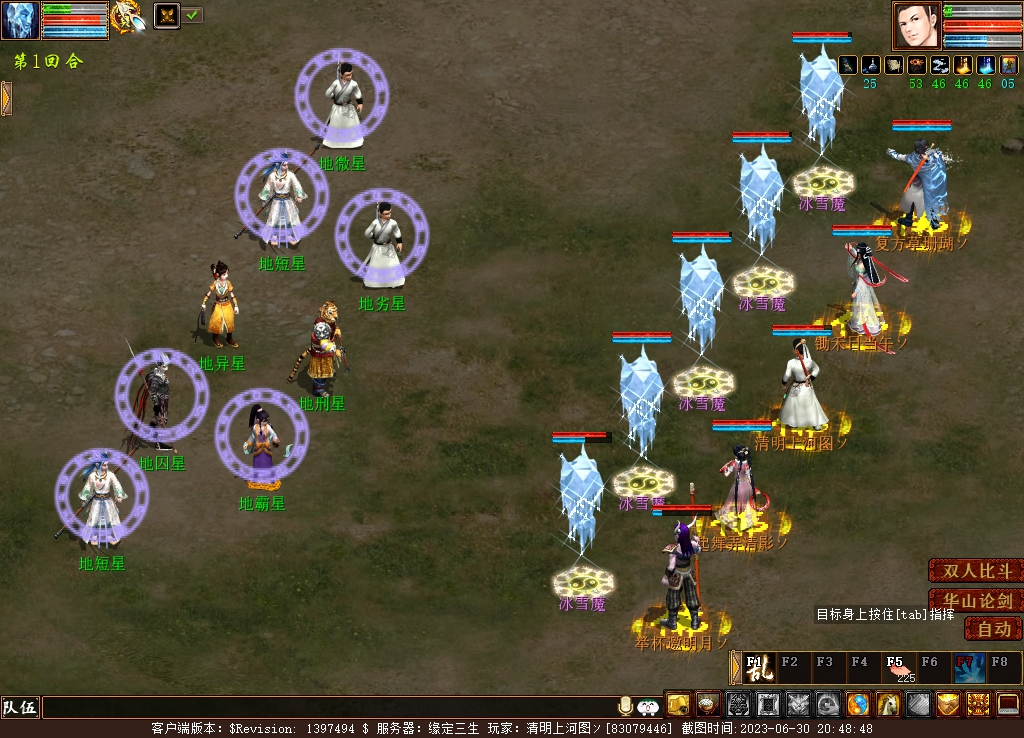This screenshot has height=738, width=1024.
Task: Click the yin-yang orb toolbar icon
Action: tap(858, 705)
